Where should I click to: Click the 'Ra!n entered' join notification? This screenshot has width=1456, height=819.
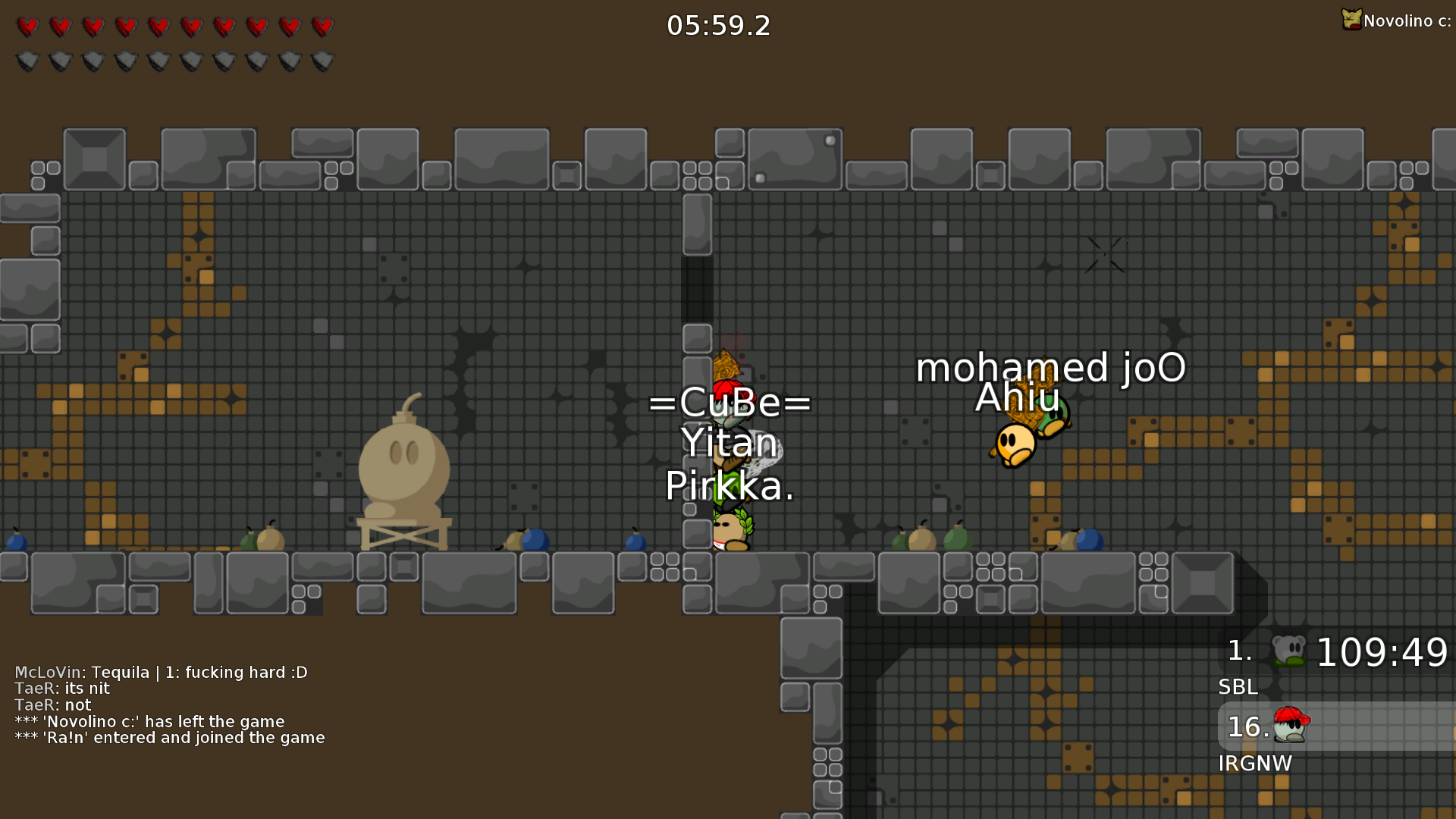[169, 737]
